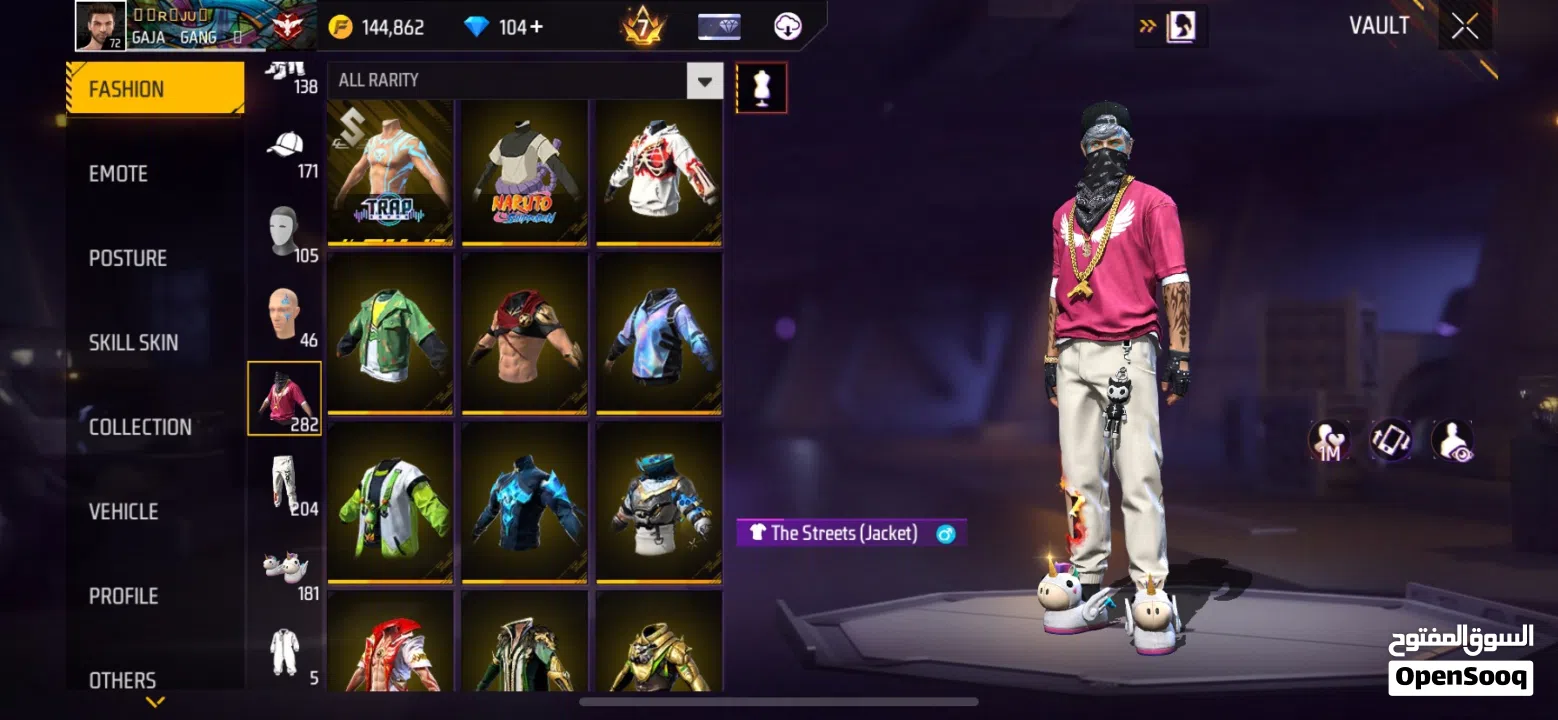1558x720 pixels.
Task: Open the player profile avatar with GAJA GANG name
Action: 98,24
